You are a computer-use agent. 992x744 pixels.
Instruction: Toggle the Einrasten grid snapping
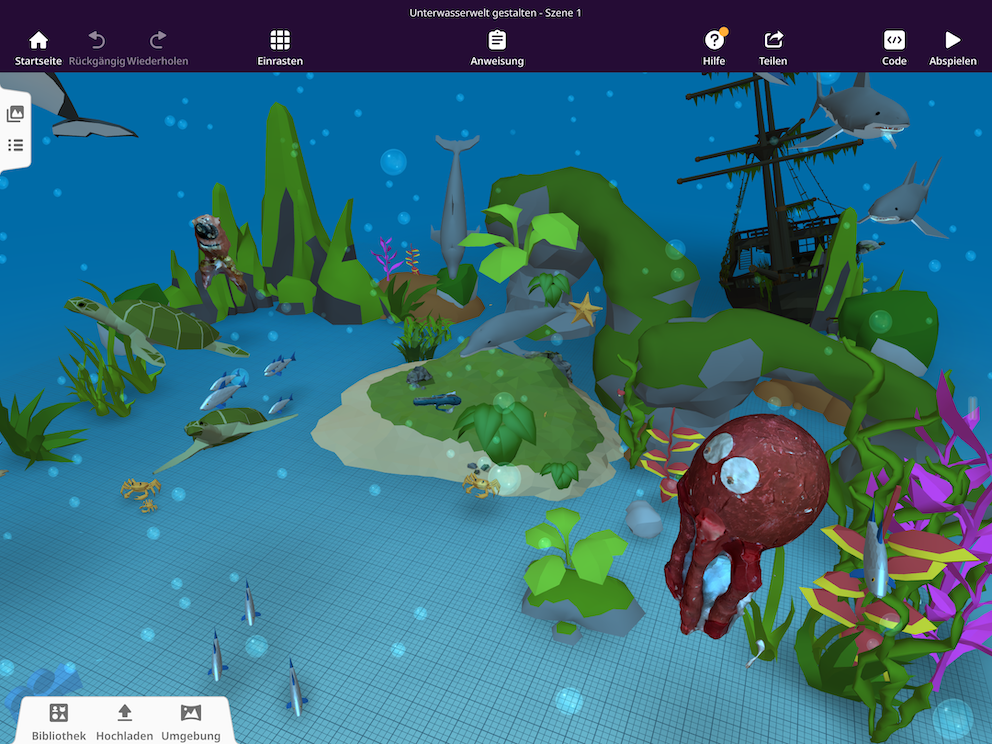[280, 47]
